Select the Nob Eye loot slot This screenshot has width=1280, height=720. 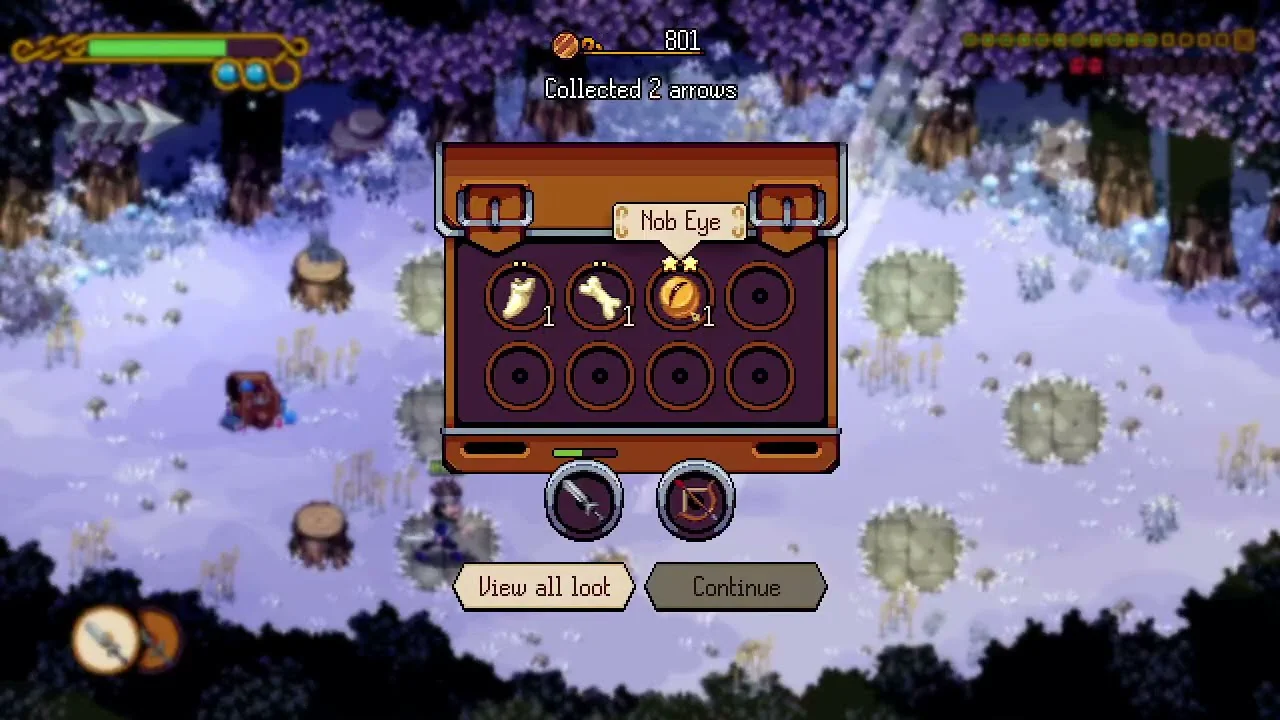[680, 297]
